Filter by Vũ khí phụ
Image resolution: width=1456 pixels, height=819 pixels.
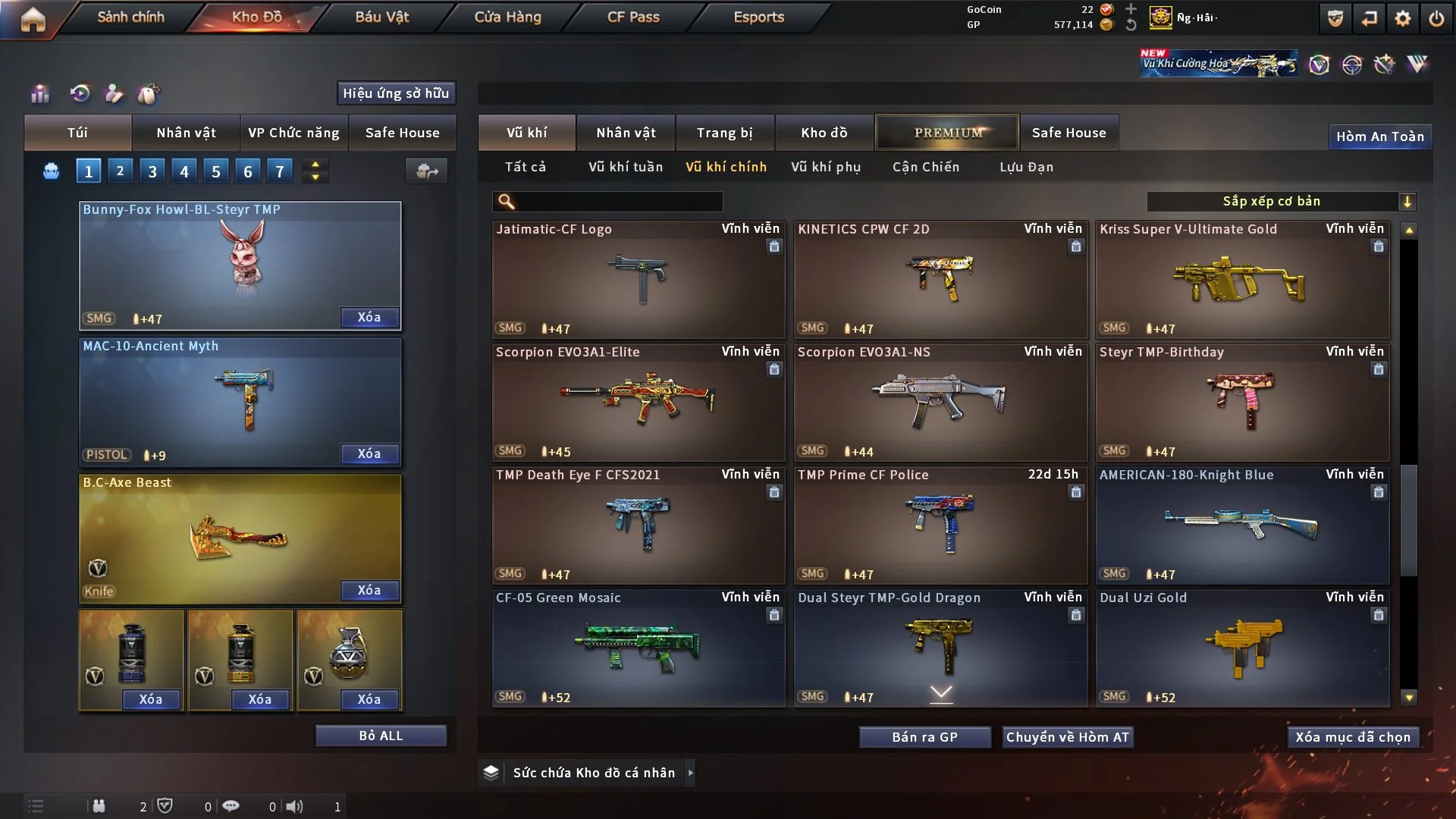(x=826, y=167)
